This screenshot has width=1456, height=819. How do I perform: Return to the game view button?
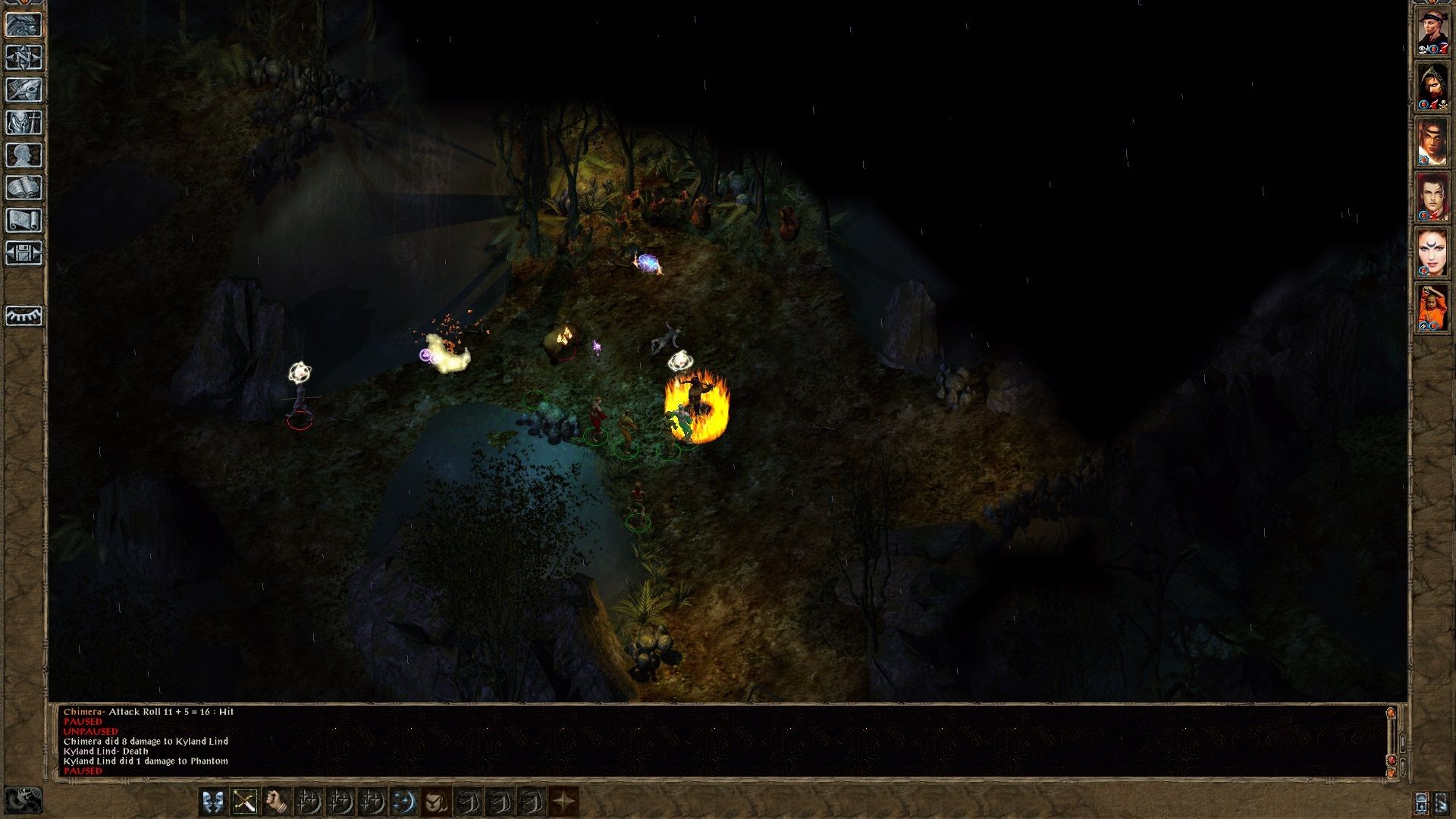pos(24,24)
